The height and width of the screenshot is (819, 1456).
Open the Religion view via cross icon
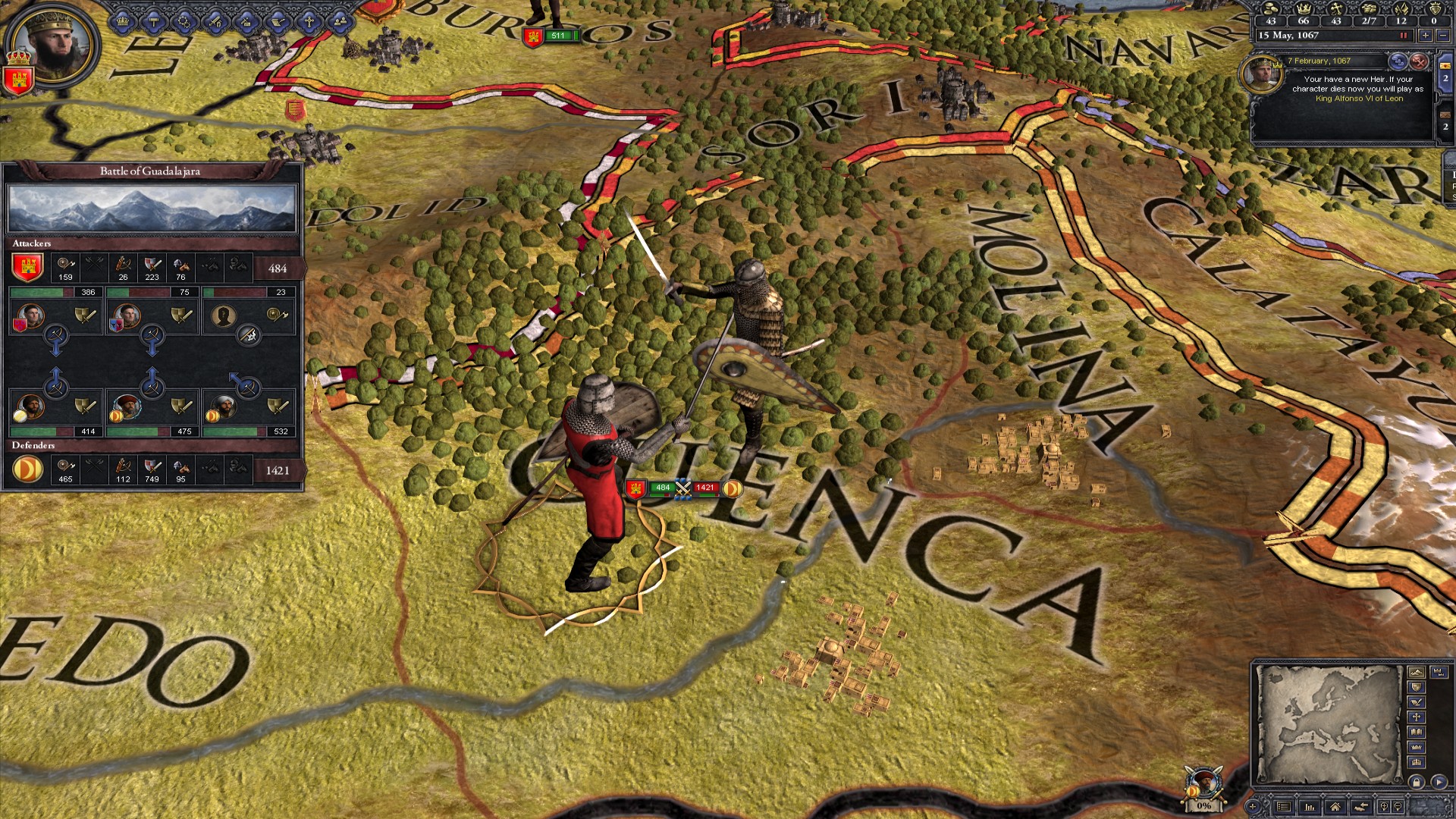(309, 21)
